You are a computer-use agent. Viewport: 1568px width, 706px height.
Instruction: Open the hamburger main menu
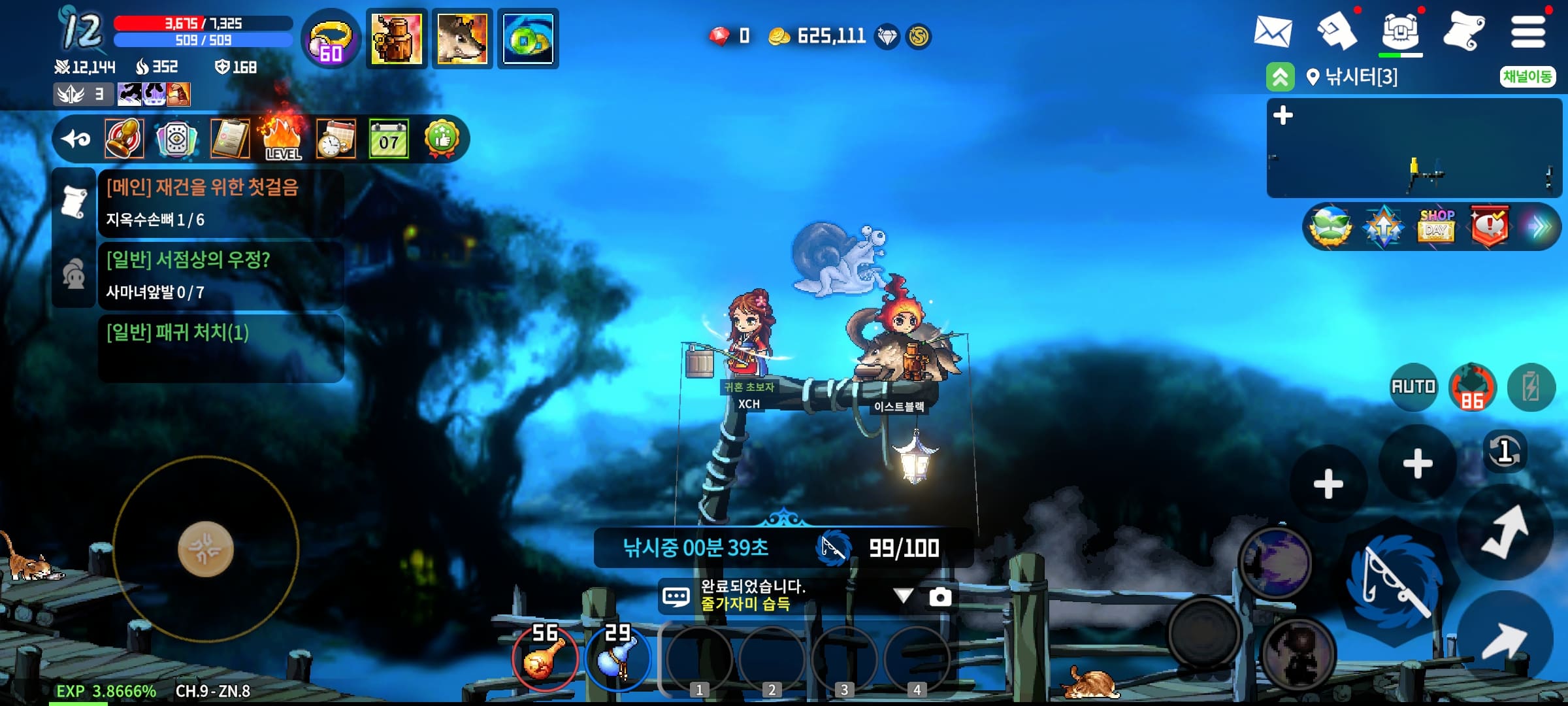[1528, 31]
